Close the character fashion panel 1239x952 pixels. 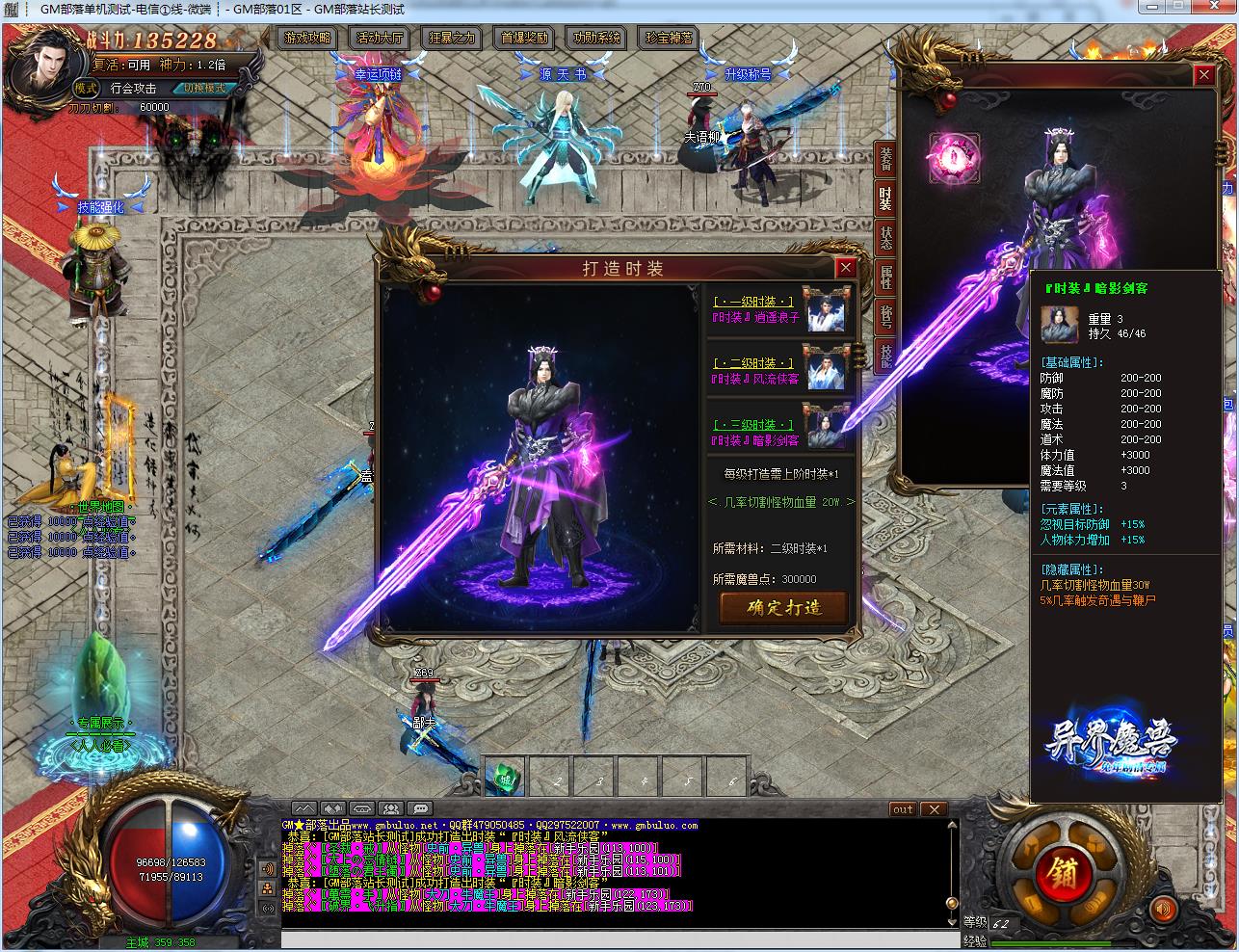tap(1203, 75)
